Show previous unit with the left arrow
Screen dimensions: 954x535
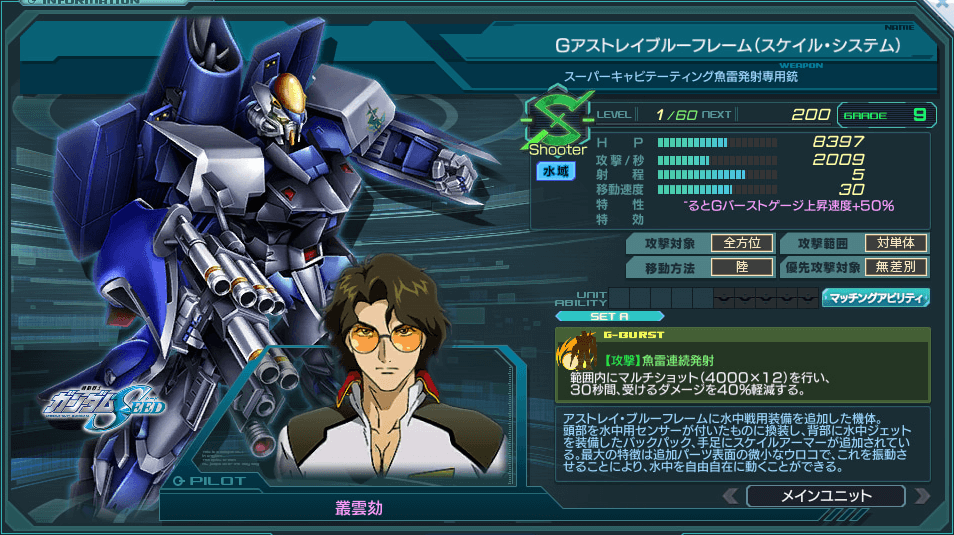730,496
